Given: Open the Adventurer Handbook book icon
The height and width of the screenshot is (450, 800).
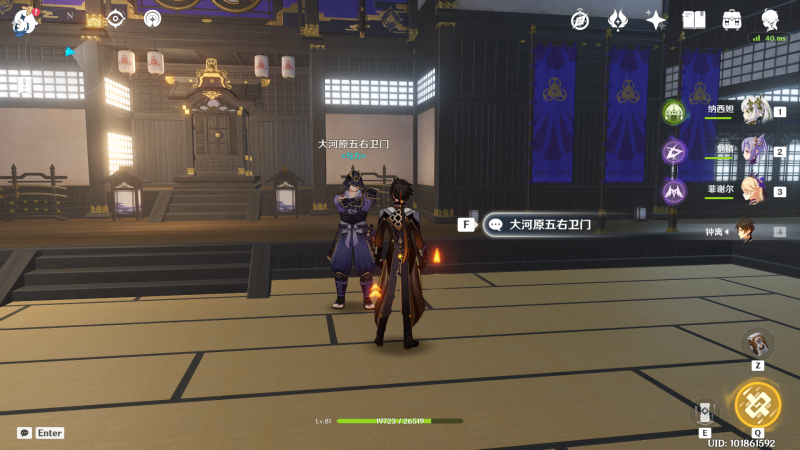Looking at the screenshot, I should pyautogui.click(x=694, y=20).
